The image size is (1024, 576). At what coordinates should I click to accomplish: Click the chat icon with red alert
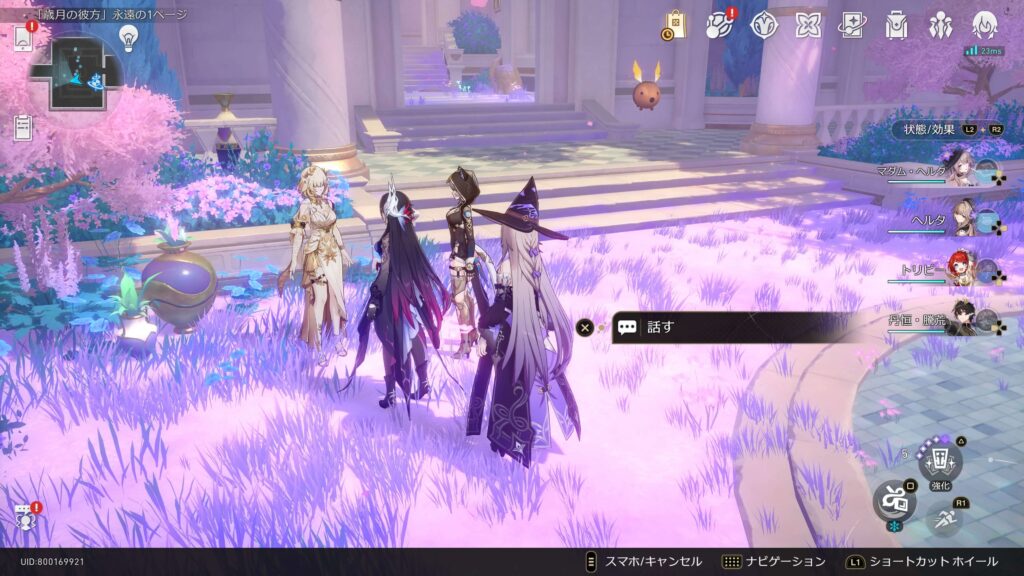click(24, 518)
